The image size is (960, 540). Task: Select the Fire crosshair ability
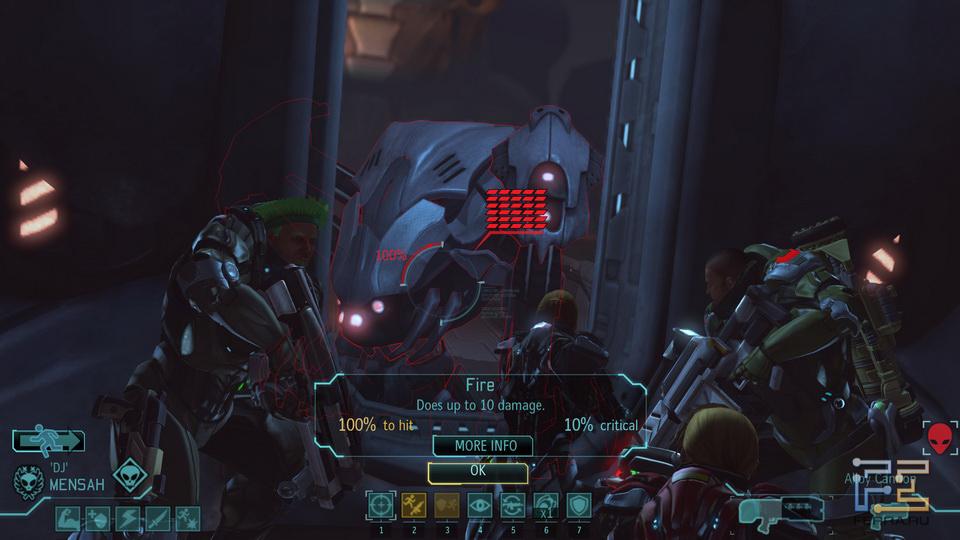(x=381, y=506)
